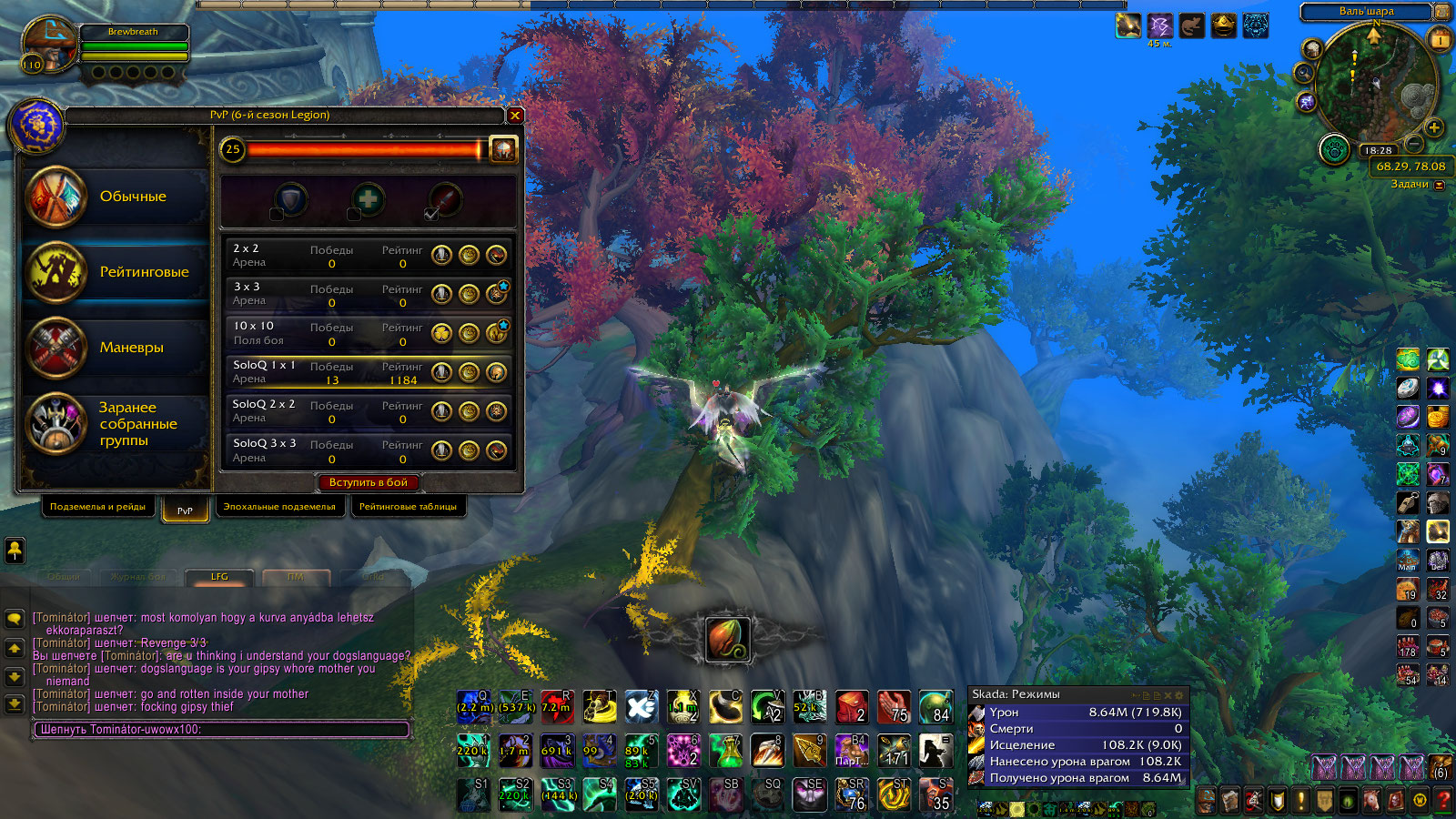Open the Эпохальные подземелья tab

click(x=279, y=507)
